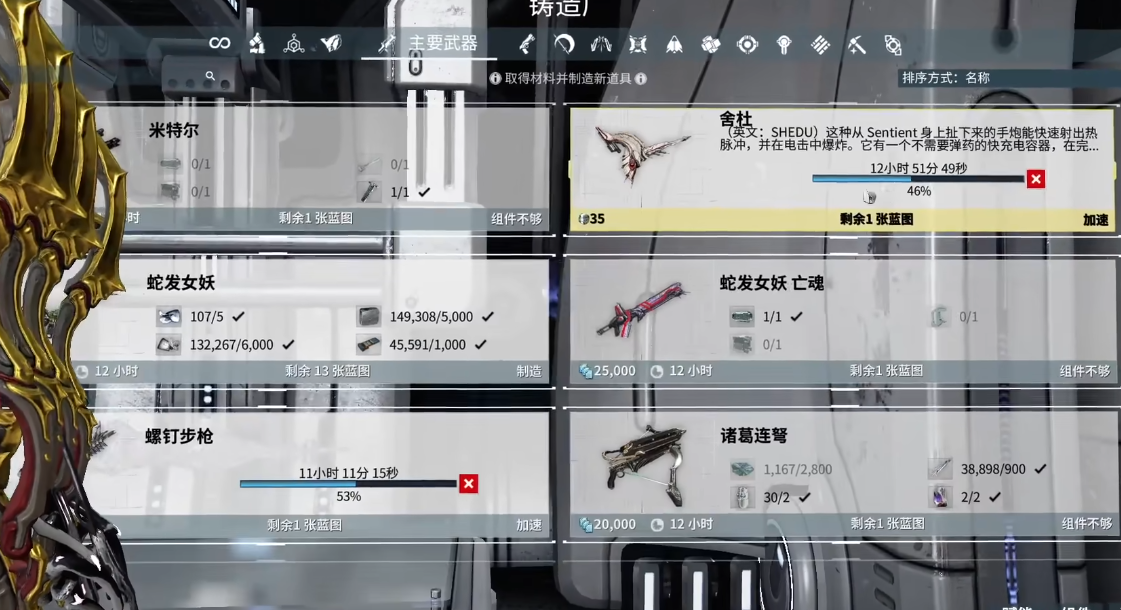
Task: Cancel the 舍杜 build with red X
Action: tap(1036, 179)
